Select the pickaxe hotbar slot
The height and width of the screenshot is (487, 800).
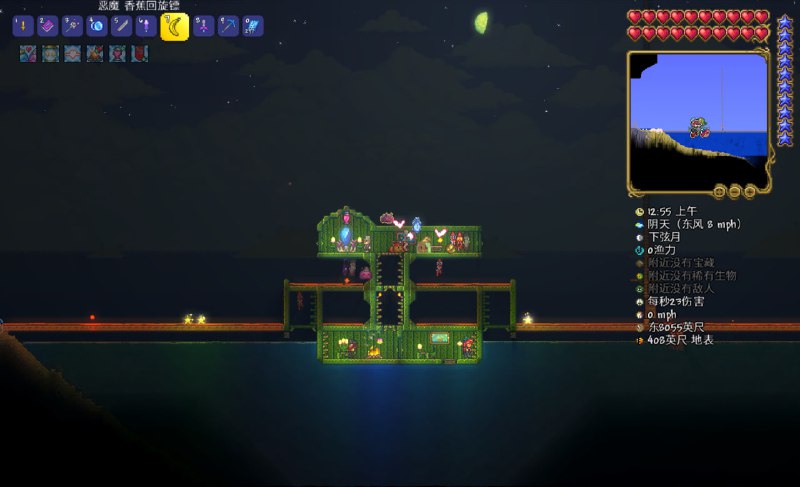tap(229, 27)
